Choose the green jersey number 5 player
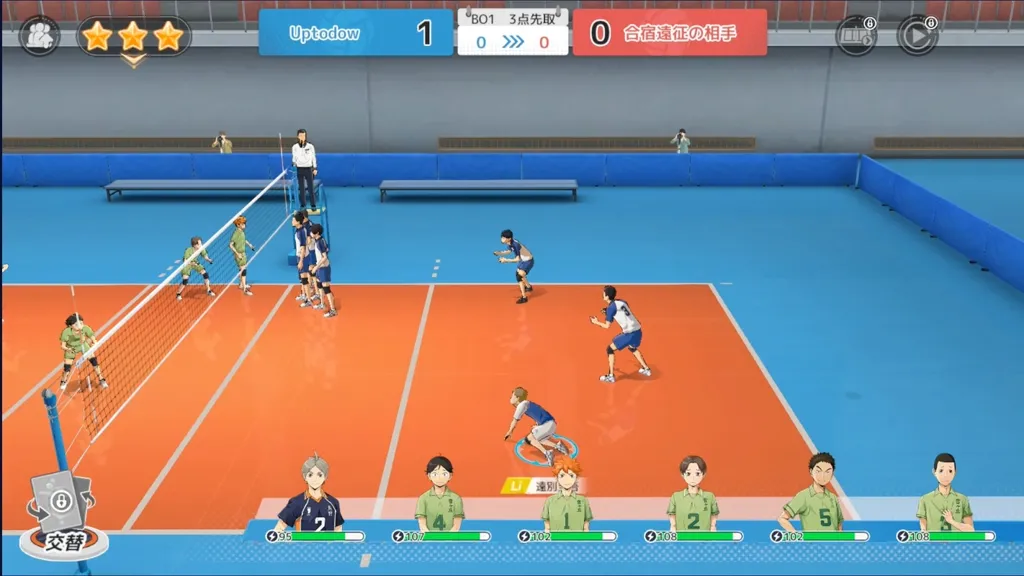 coord(817,497)
